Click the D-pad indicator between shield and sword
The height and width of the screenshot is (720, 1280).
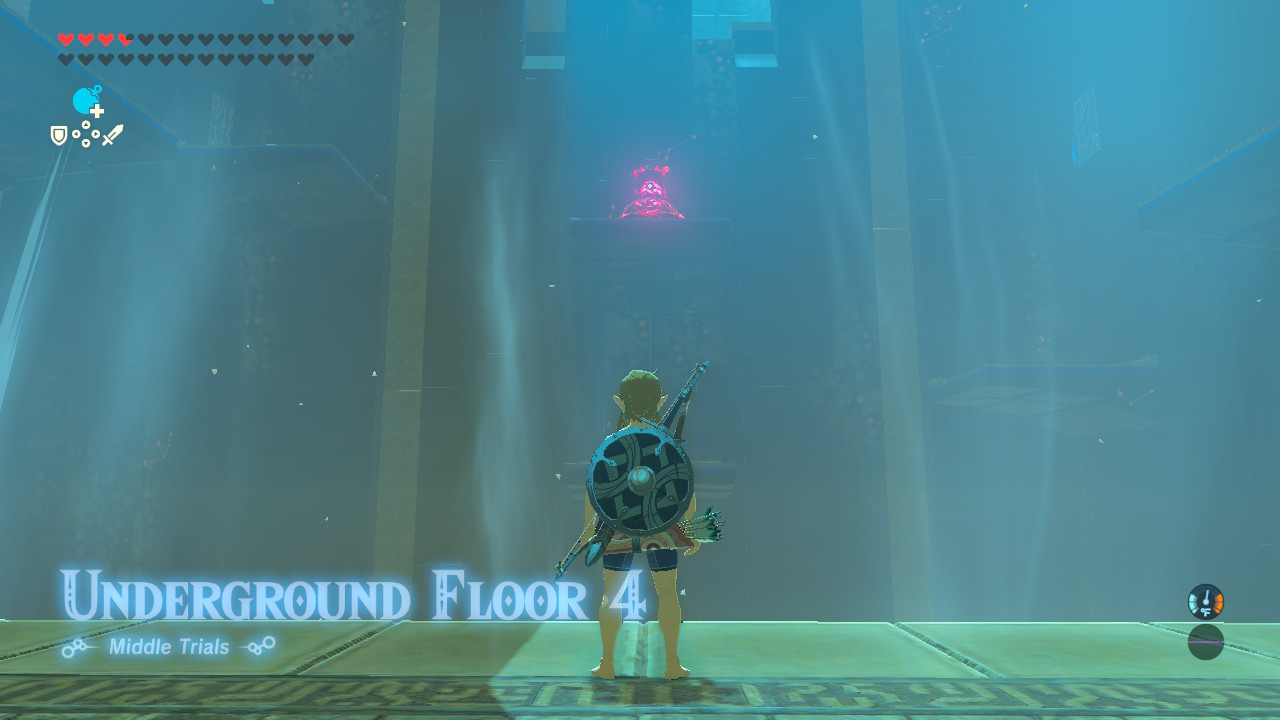tap(86, 133)
